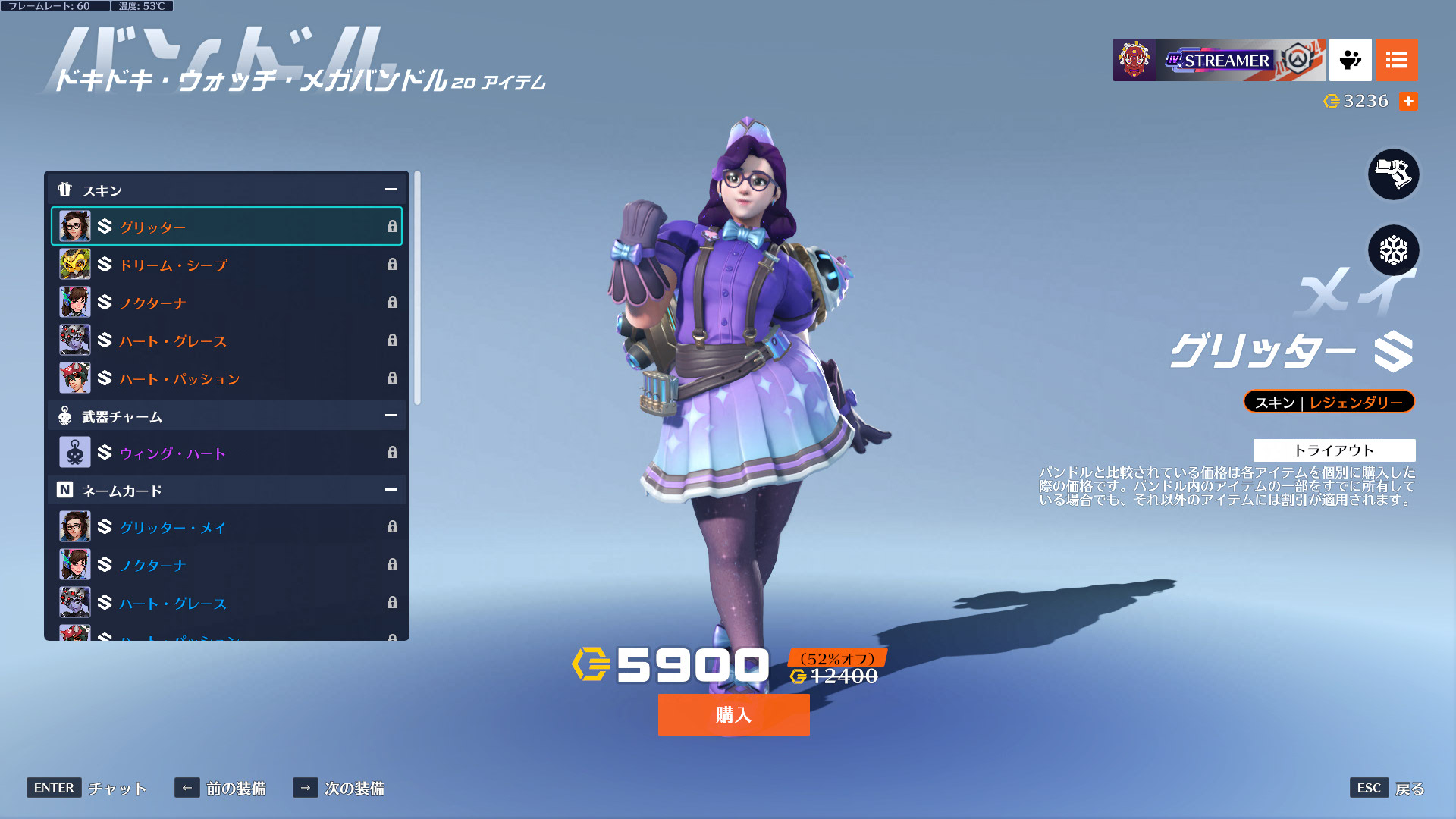Open the STREAMER player profile banner
This screenshot has height=819, width=1456.
pos(1219,60)
